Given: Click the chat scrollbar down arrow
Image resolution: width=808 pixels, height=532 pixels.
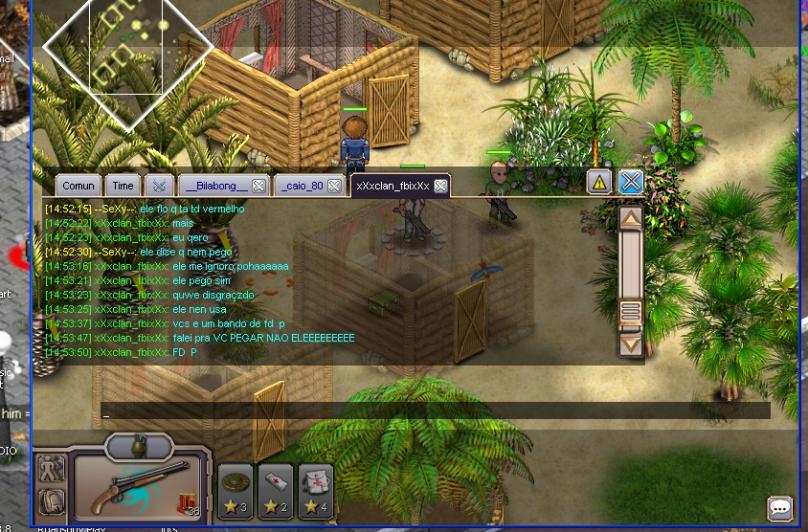Looking at the screenshot, I should click(x=630, y=344).
